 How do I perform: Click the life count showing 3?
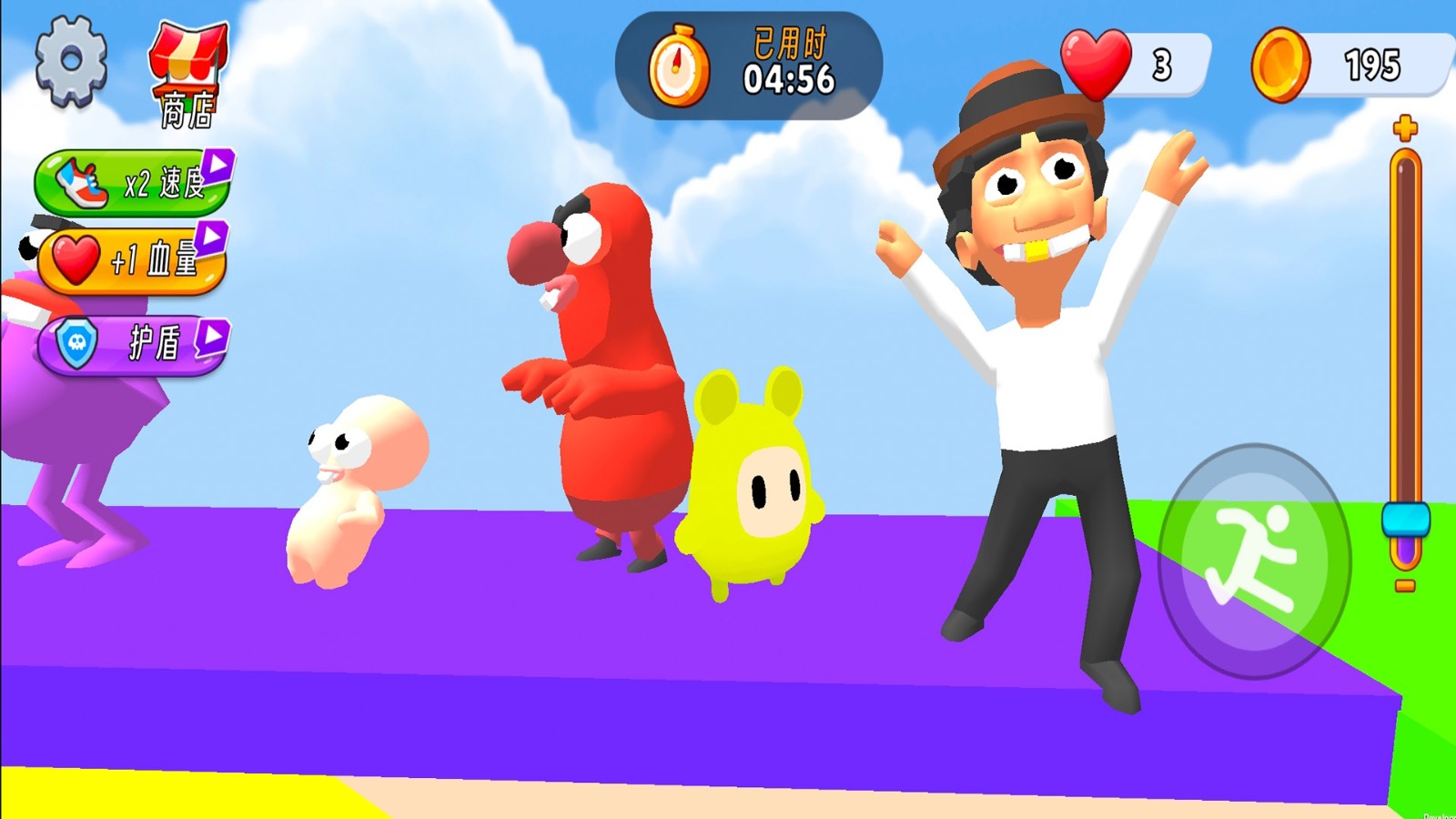click(1163, 64)
